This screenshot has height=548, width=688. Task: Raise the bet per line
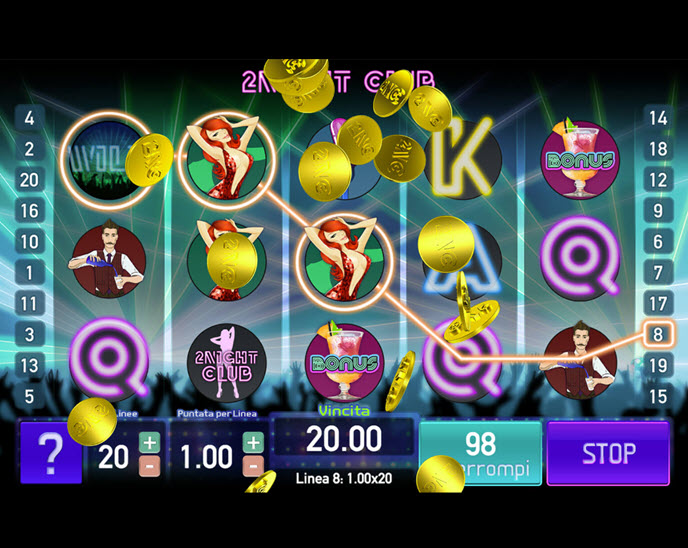(254, 443)
